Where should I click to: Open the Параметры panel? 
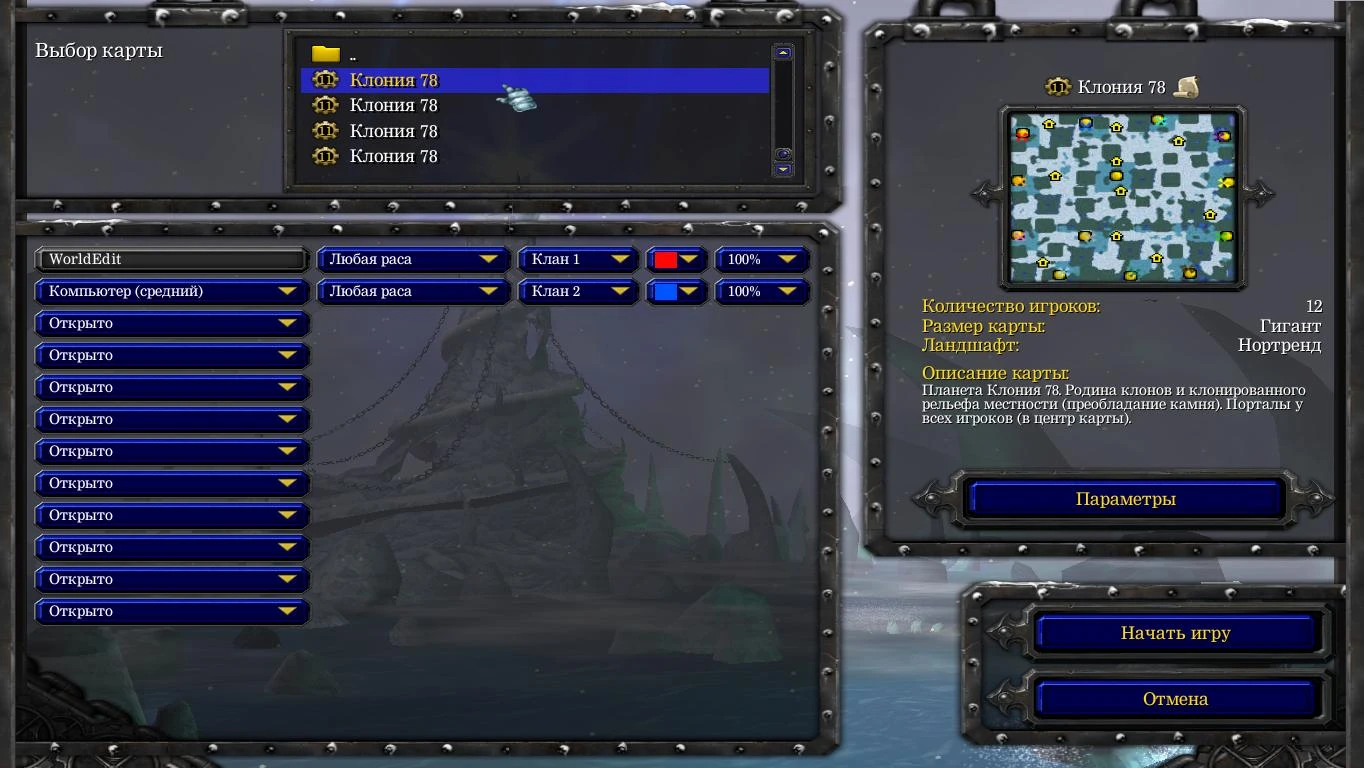(1122, 498)
